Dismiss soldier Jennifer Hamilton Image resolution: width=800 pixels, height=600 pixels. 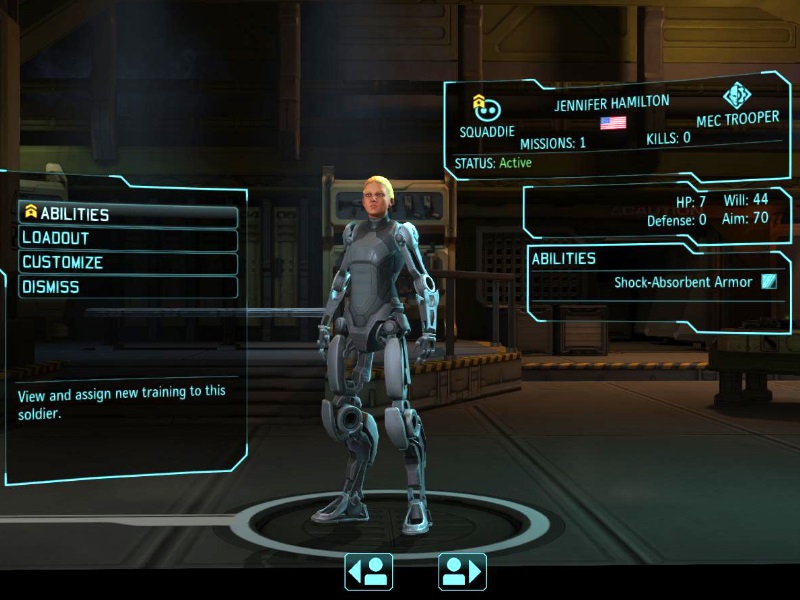[128, 287]
